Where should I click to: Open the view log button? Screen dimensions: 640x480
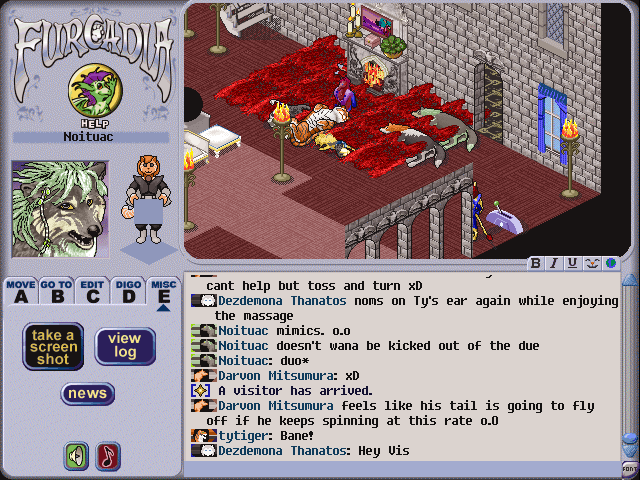(x=125, y=345)
